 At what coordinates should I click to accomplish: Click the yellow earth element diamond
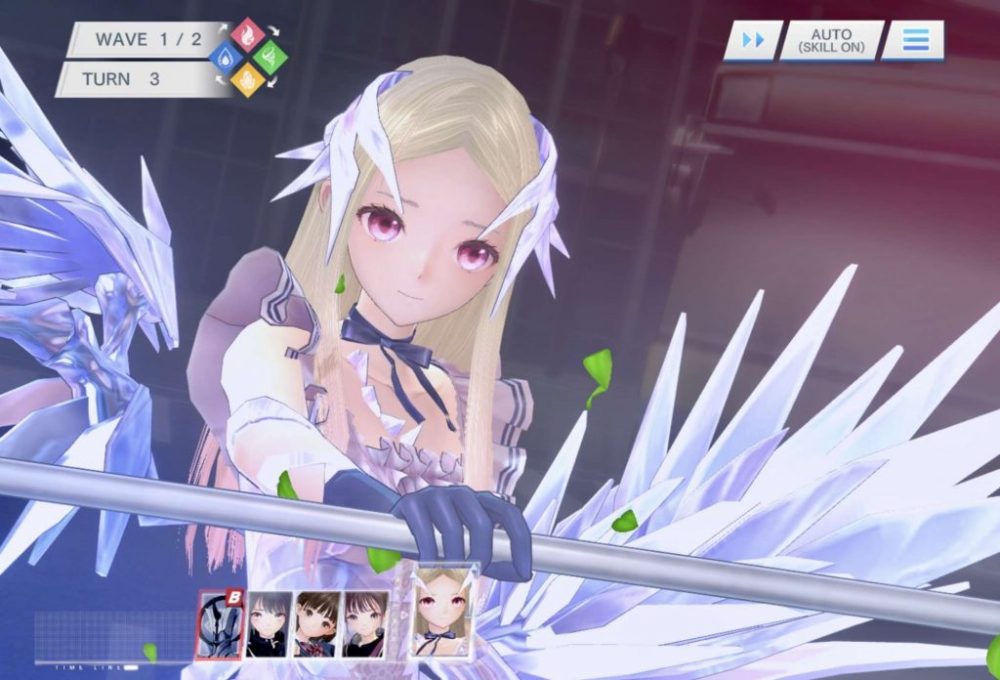(x=248, y=80)
